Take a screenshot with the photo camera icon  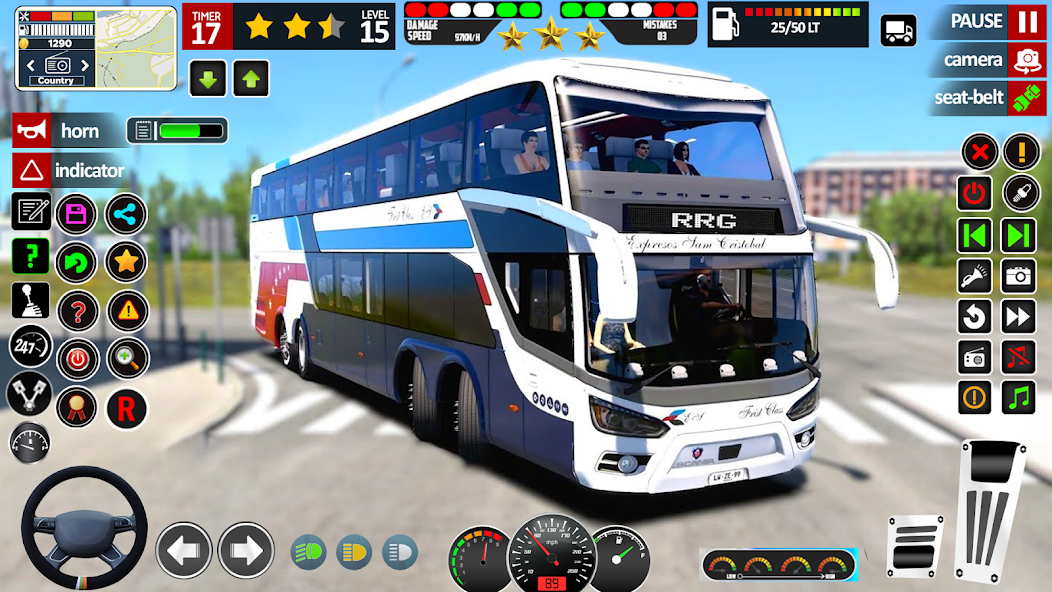coord(1019,275)
